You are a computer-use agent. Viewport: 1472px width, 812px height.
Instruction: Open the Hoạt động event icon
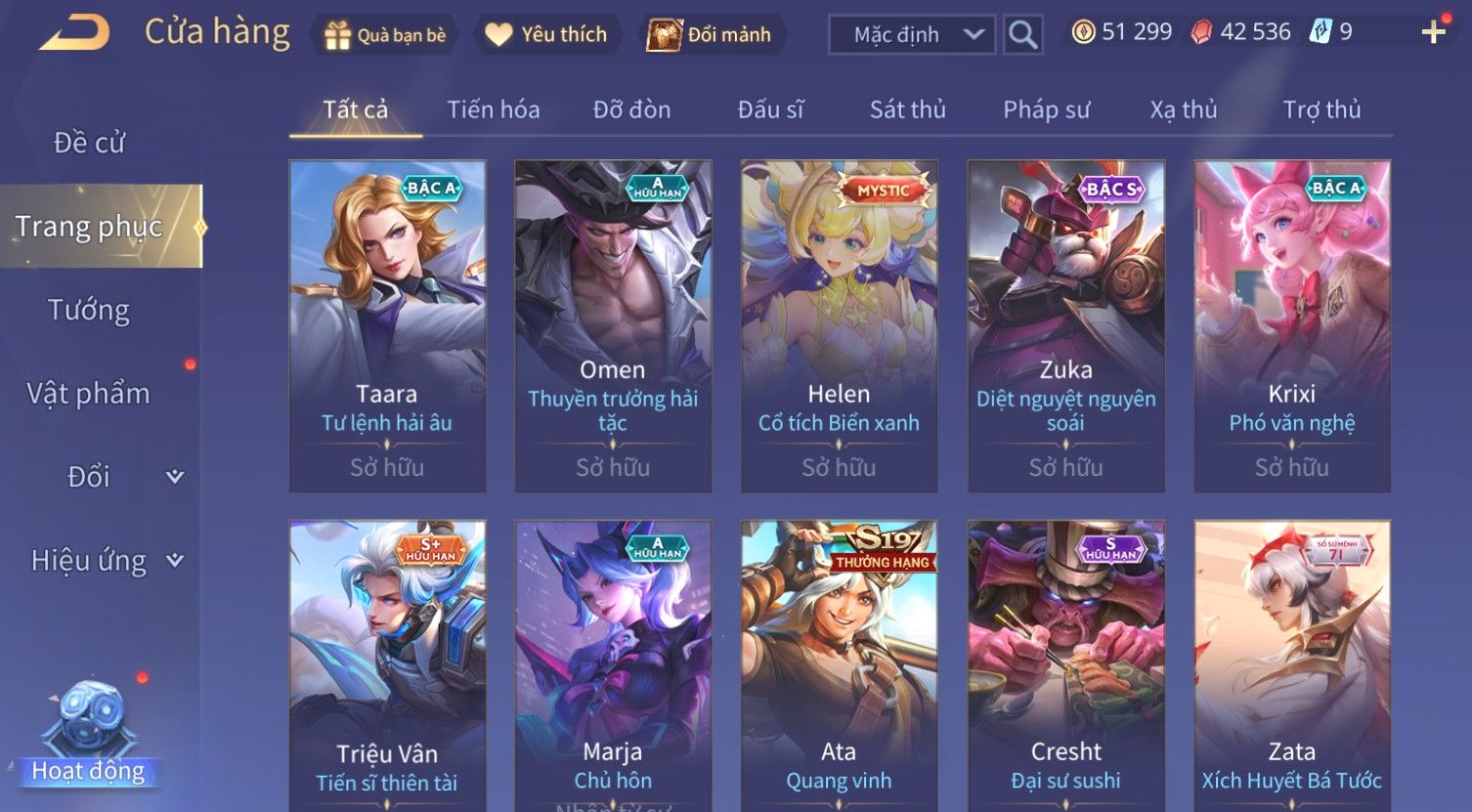89,735
